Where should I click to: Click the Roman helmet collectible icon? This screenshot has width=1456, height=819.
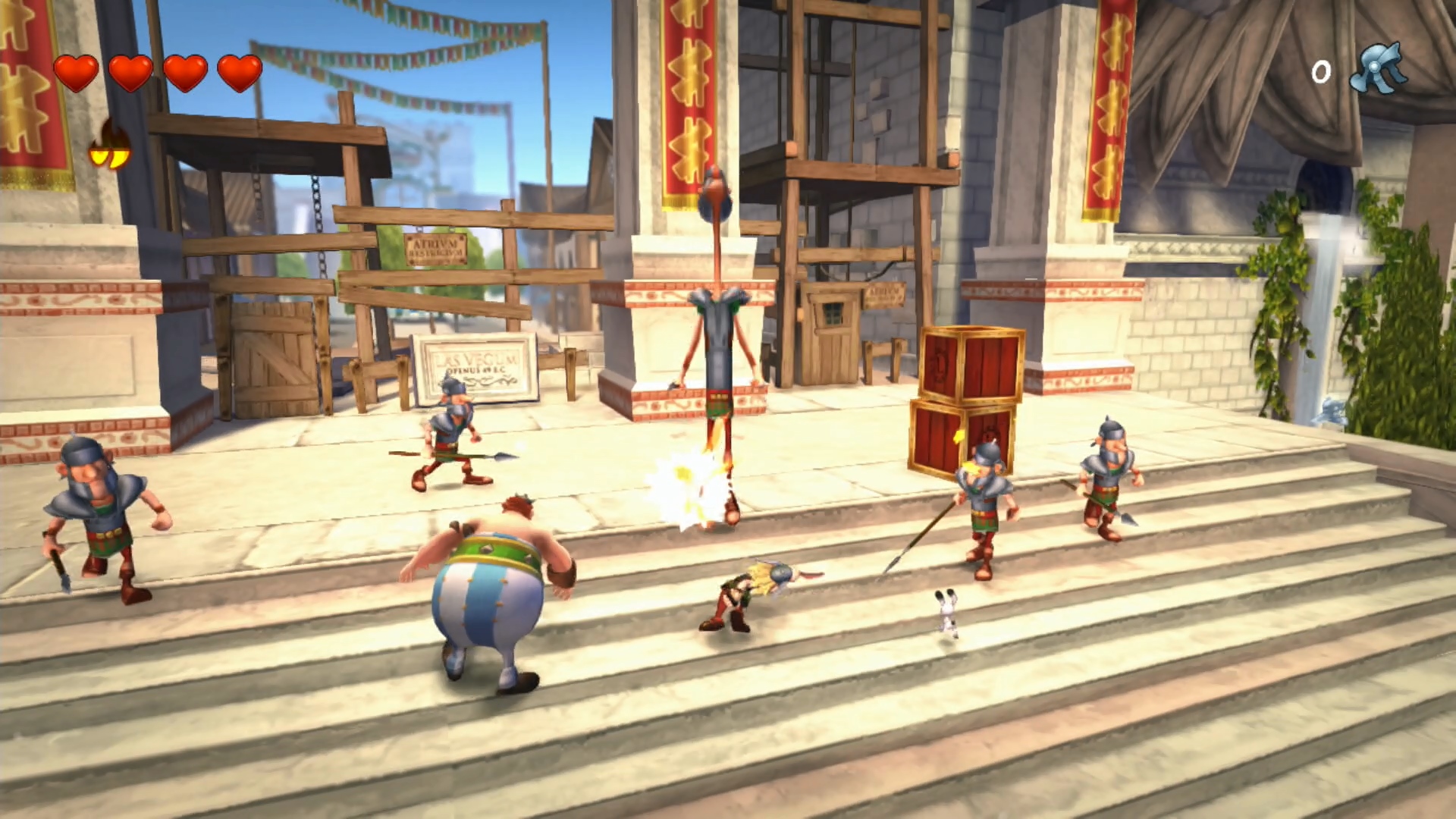coord(1379,70)
